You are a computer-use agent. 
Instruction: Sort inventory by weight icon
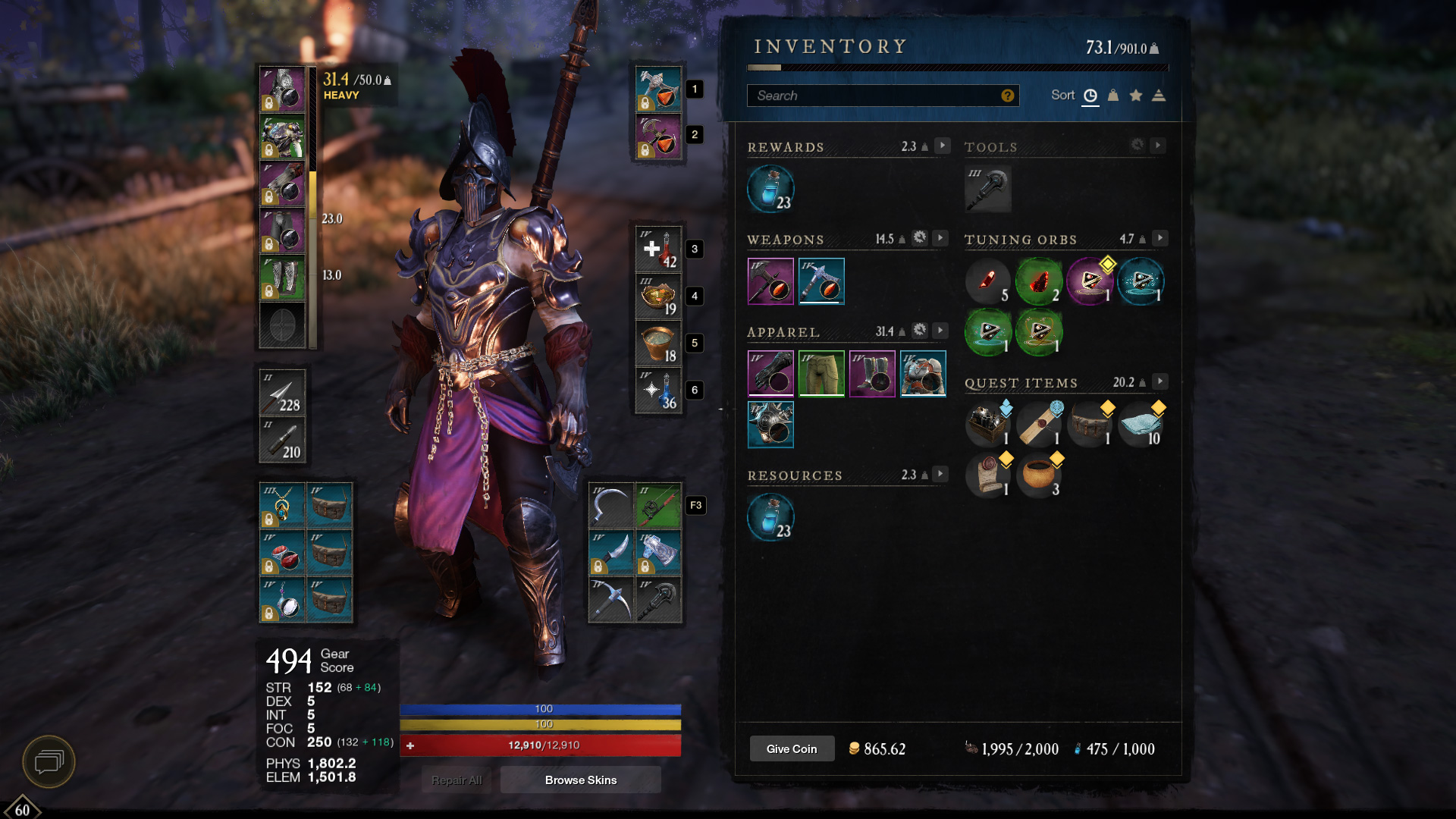pyautogui.click(x=1113, y=96)
